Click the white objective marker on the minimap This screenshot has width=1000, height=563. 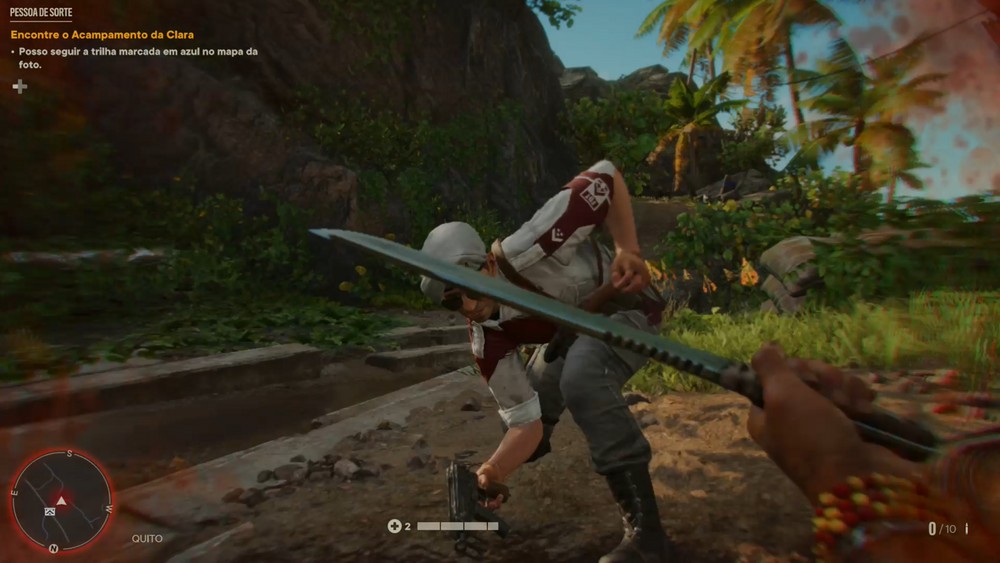click(x=50, y=511)
